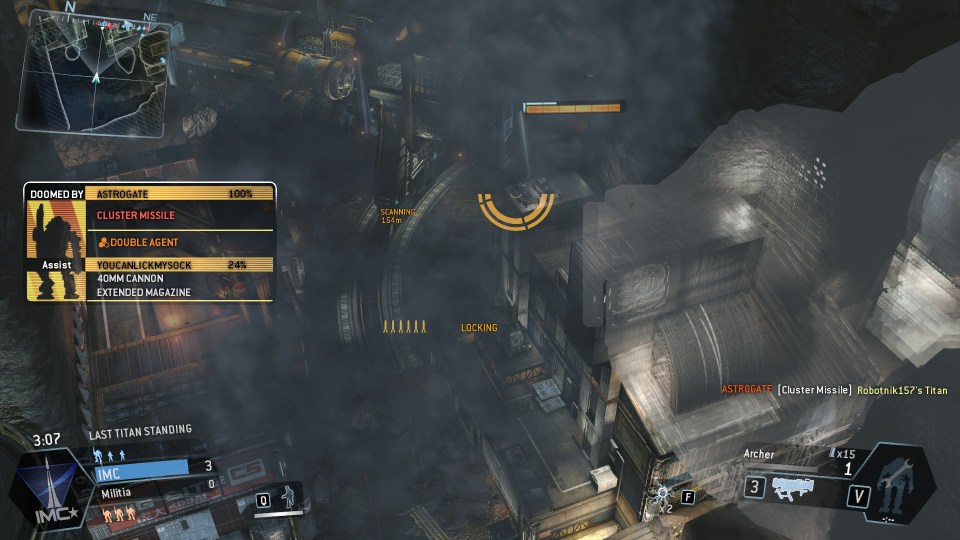Image resolution: width=960 pixels, height=540 pixels.
Task: Click the pilot tactical ability icon
Action: coord(289,495)
